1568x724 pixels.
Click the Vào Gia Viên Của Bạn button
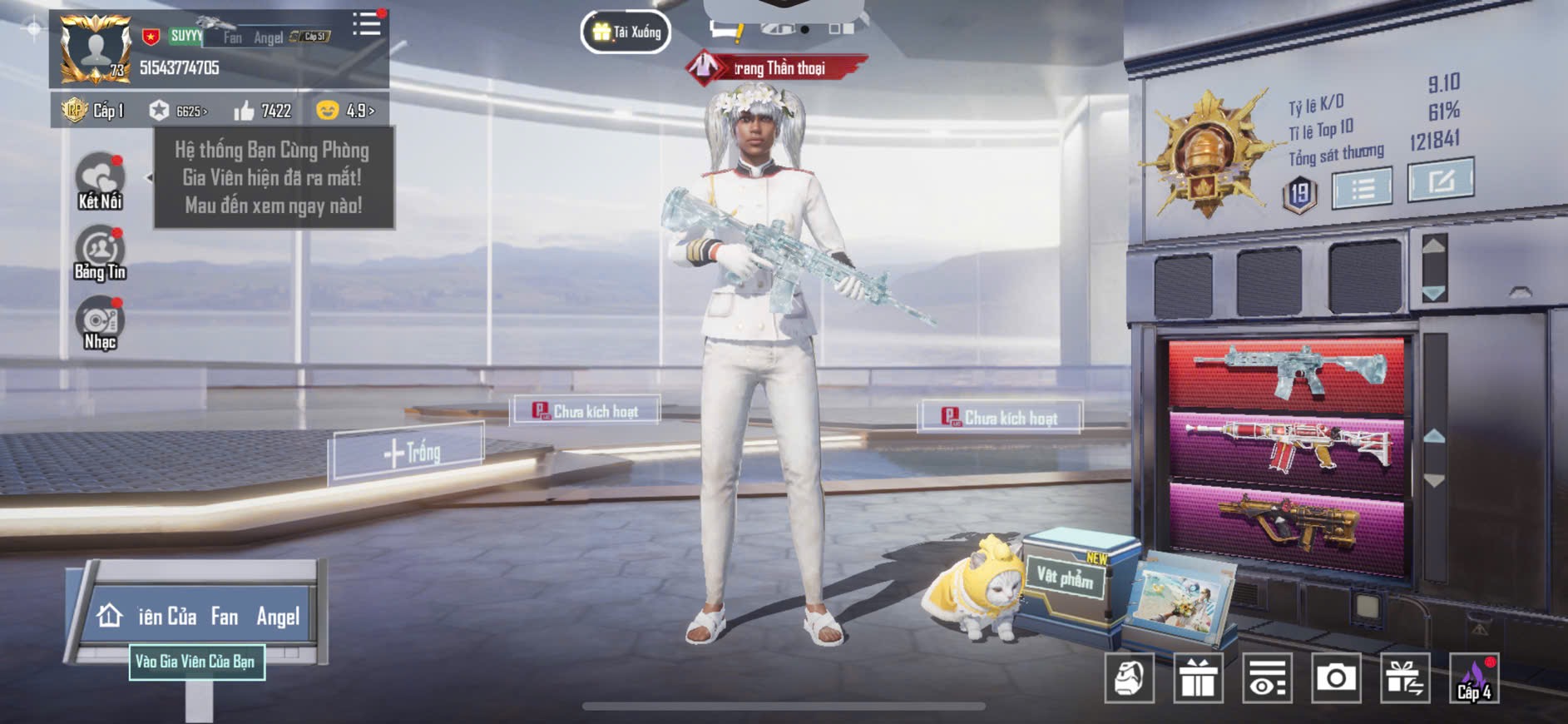pos(196,662)
